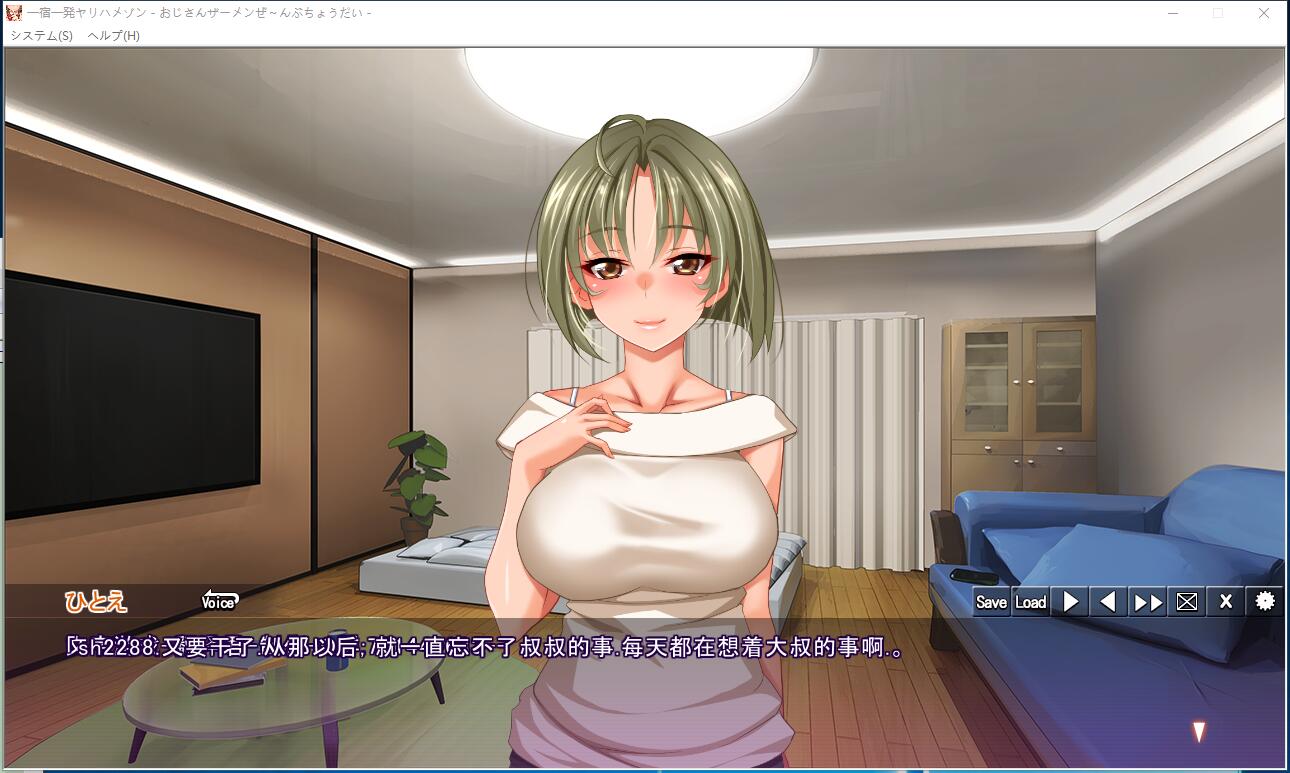Image resolution: width=1290 pixels, height=773 pixels.
Task: Advance dialogue with the blinking arrow indicator
Action: [x=1199, y=732]
